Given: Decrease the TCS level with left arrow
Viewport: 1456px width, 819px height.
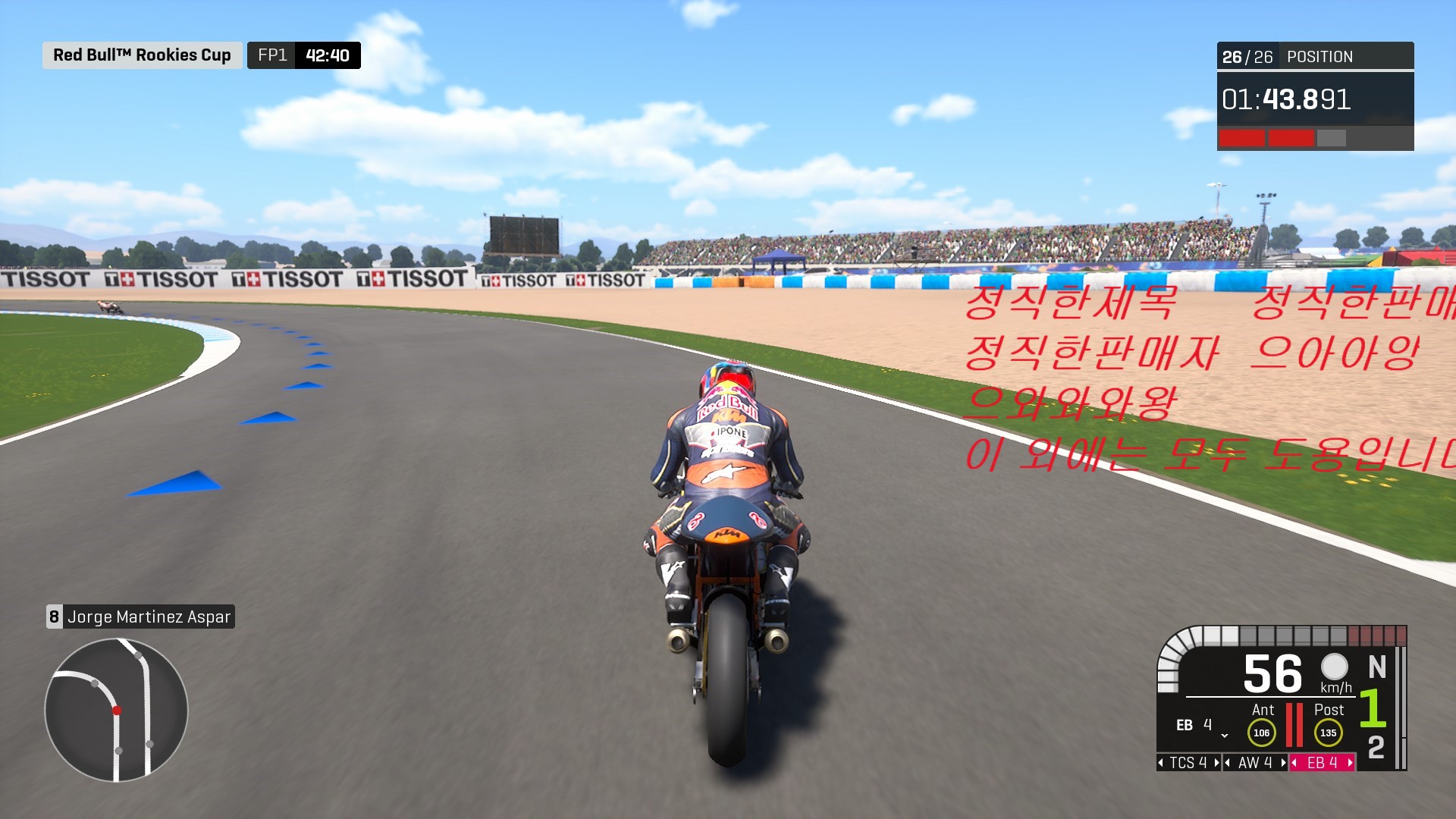Looking at the screenshot, I should pos(1161,763).
